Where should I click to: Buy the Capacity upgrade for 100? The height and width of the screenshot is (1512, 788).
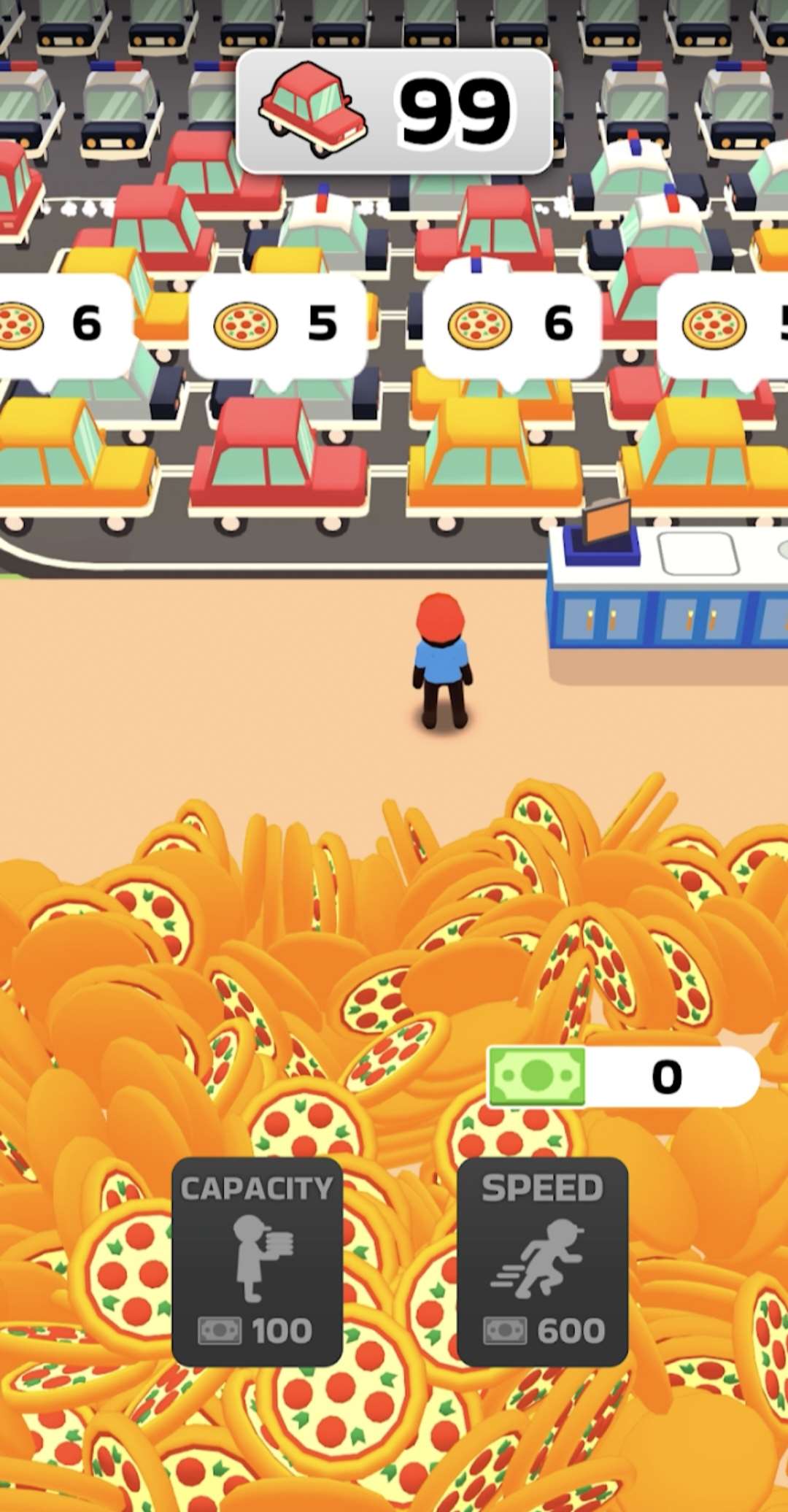pyautogui.click(x=257, y=1260)
